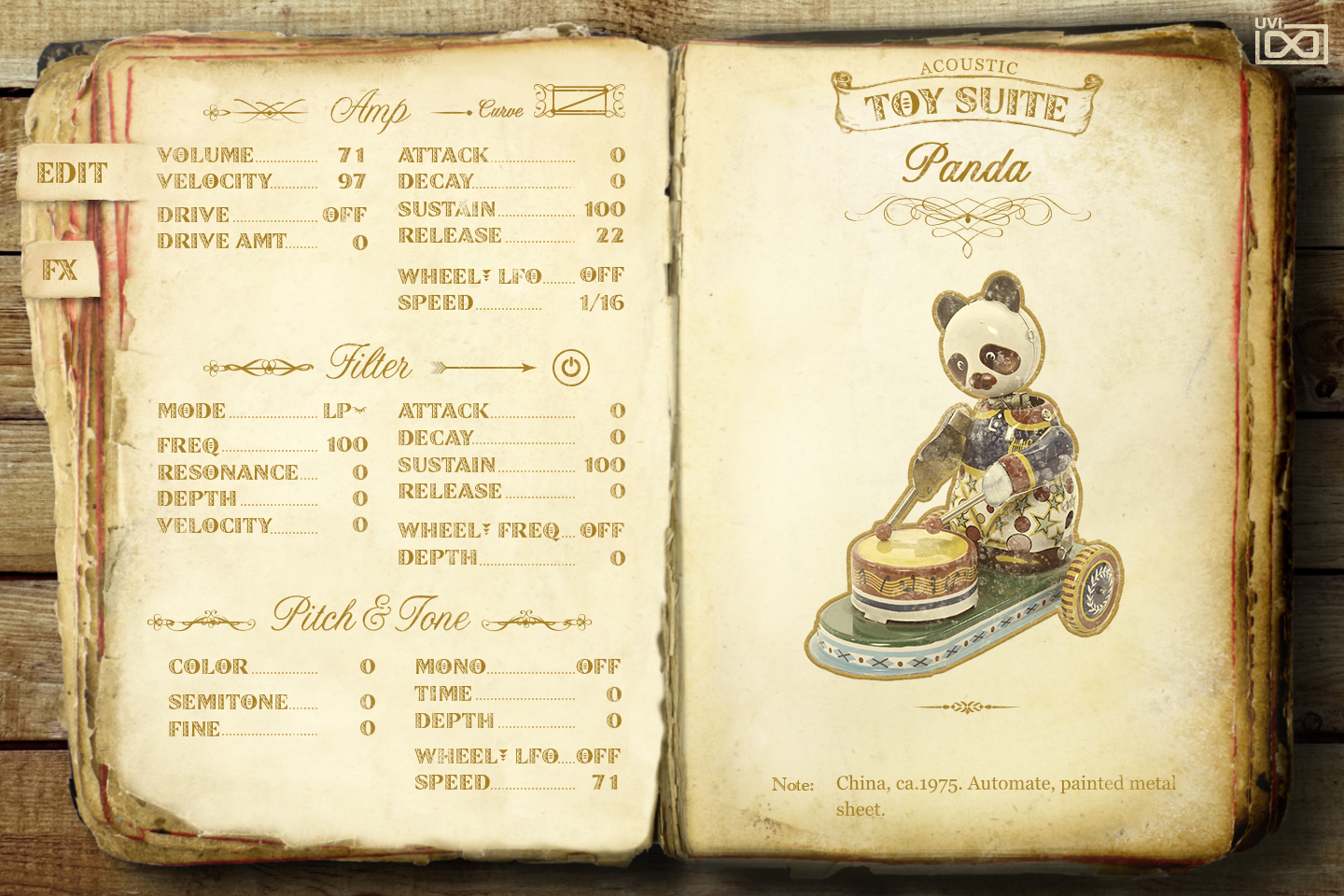Click the Release value 22 in Amp
Screen dimensions: 1344x896
point(610,235)
